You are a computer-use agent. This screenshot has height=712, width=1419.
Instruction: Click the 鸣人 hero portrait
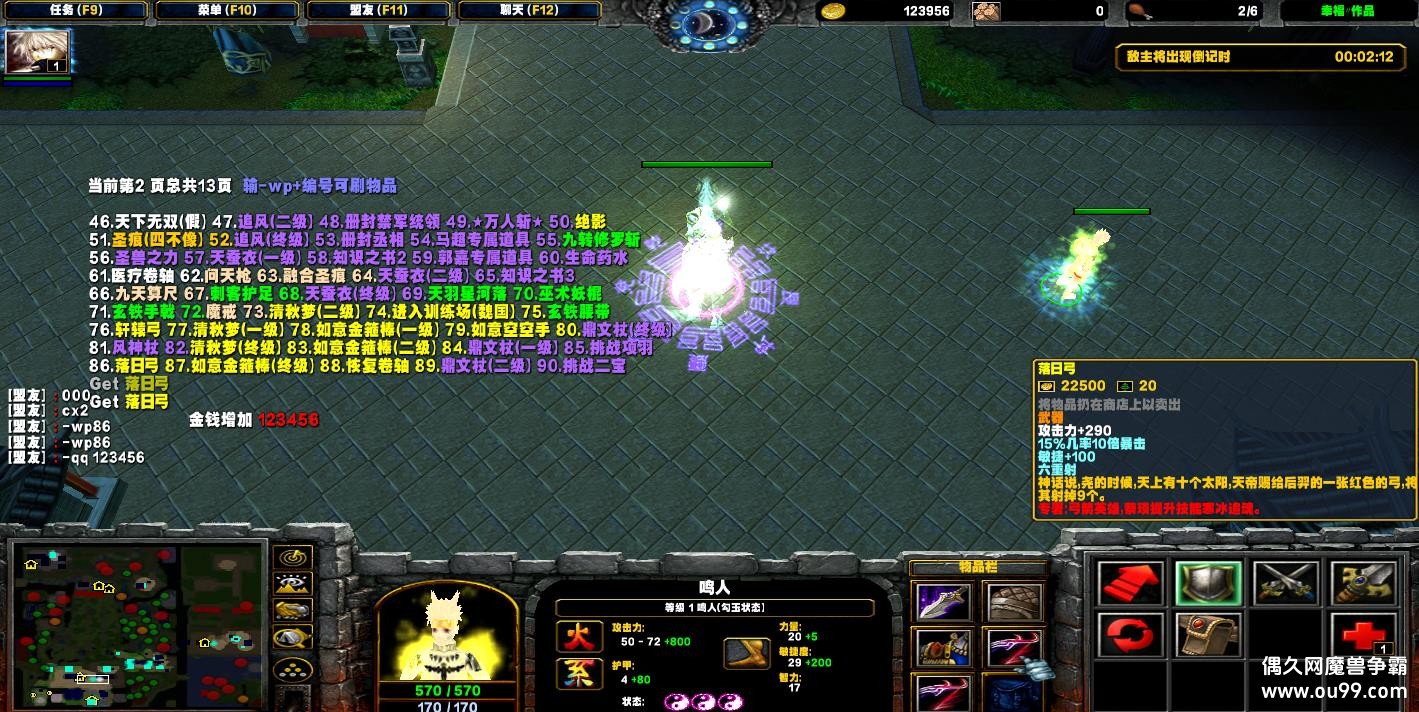pos(446,633)
